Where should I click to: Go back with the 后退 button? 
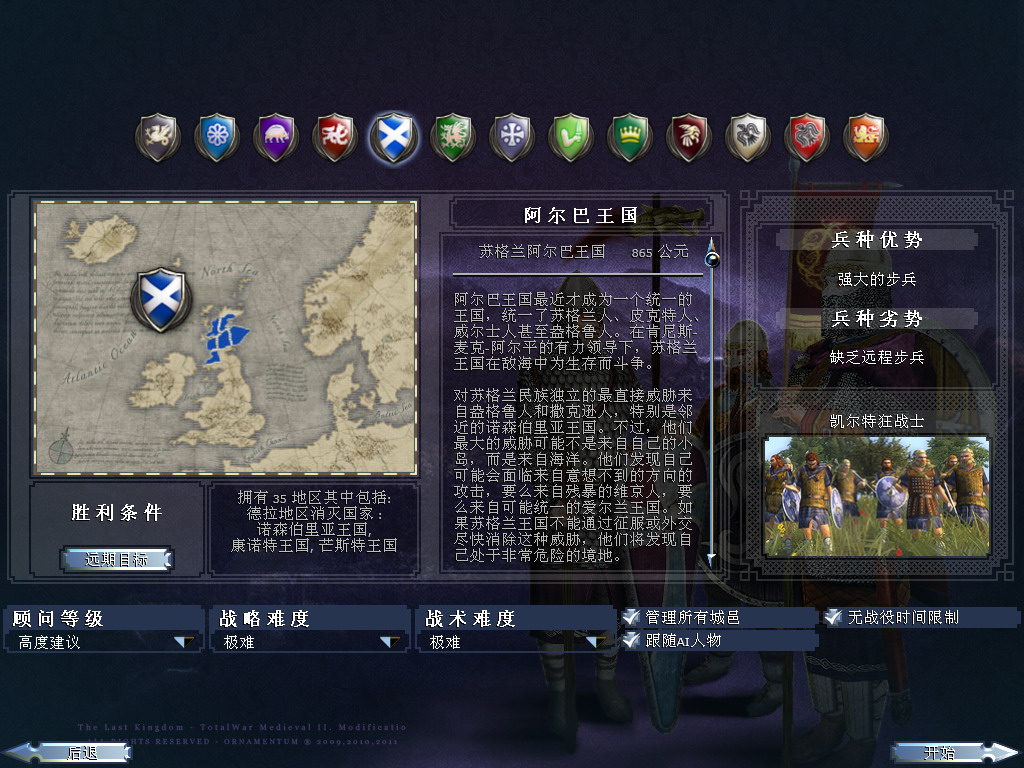tap(68, 752)
